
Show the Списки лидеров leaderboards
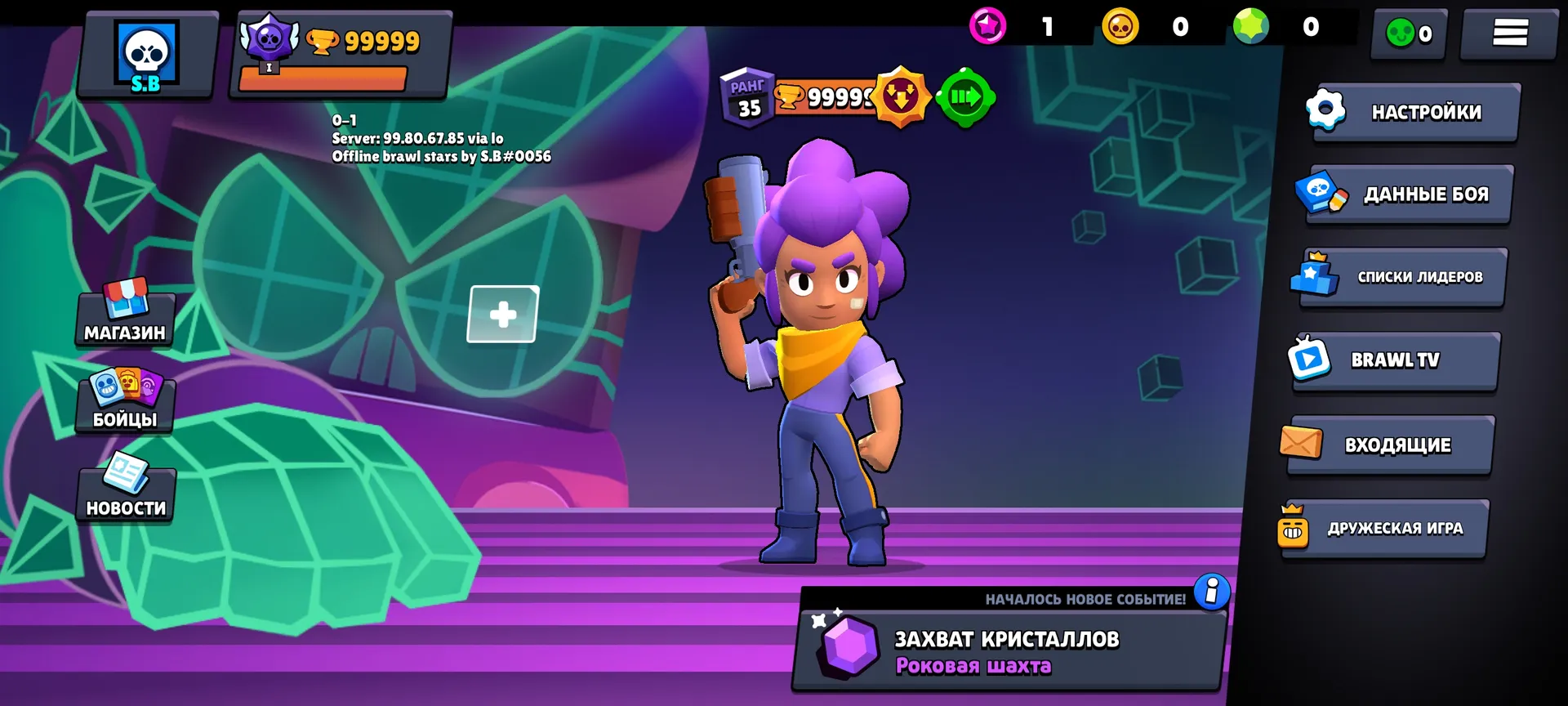[x=1402, y=277]
